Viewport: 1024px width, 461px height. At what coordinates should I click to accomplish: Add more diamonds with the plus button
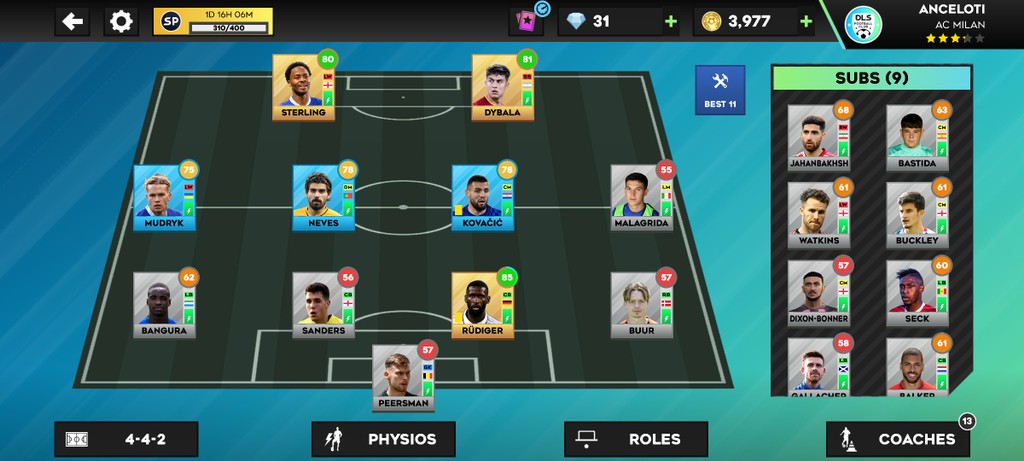coord(670,21)
